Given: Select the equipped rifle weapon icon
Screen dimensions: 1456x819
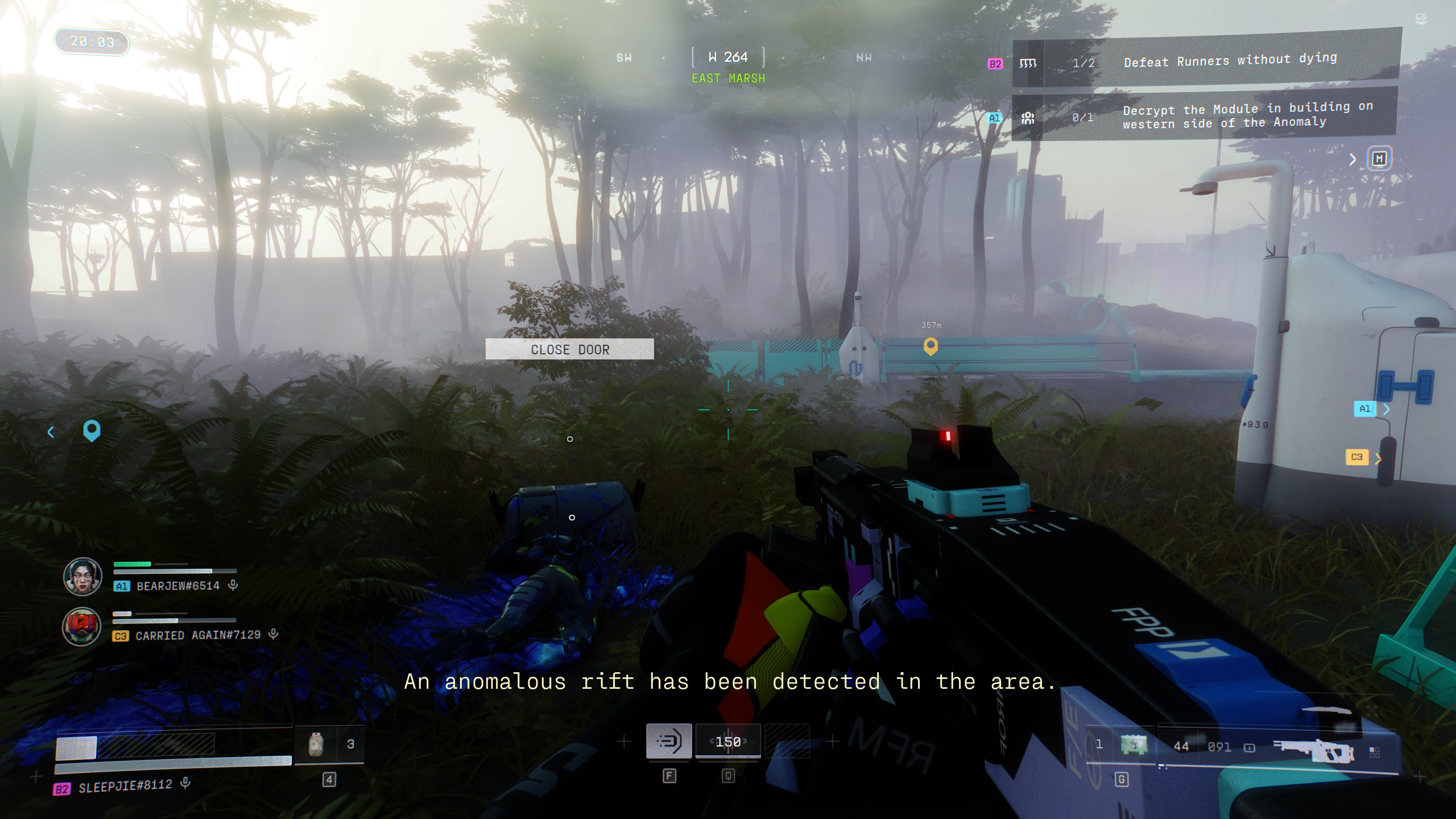Looking at the screenshot, I should coord(1314,750).
